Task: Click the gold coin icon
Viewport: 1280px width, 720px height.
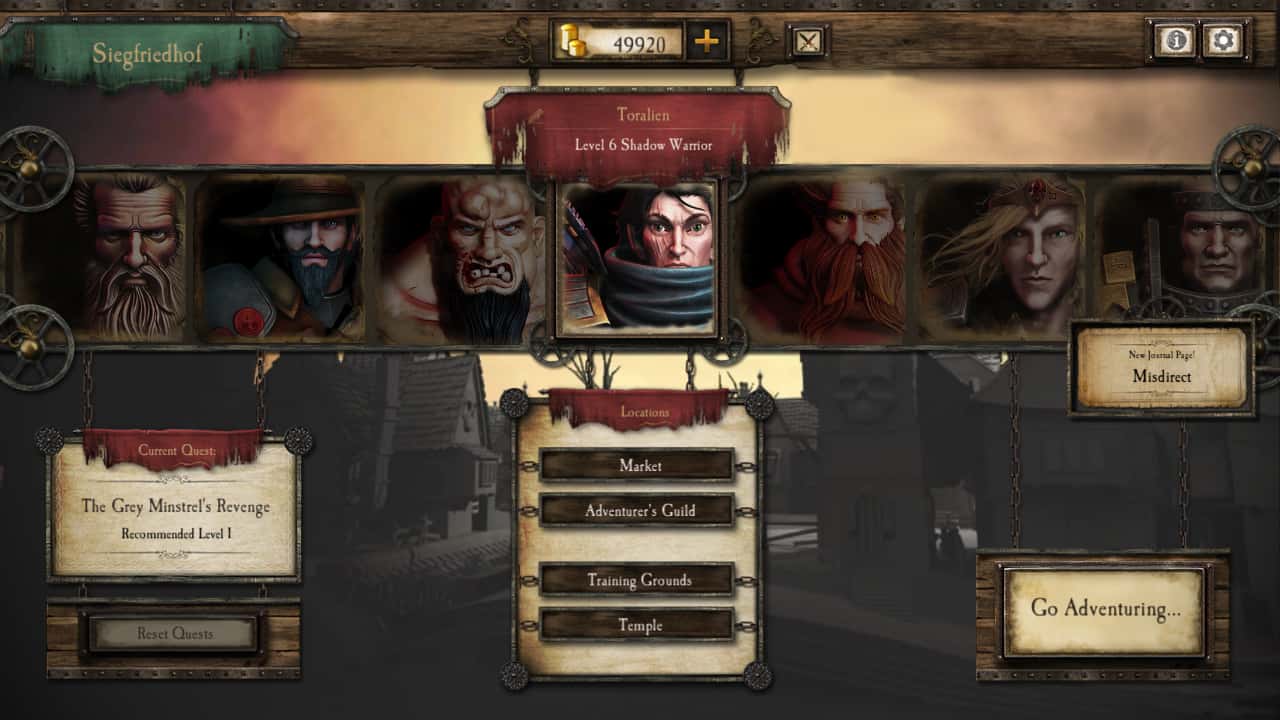Action: [x=569, y=40]
